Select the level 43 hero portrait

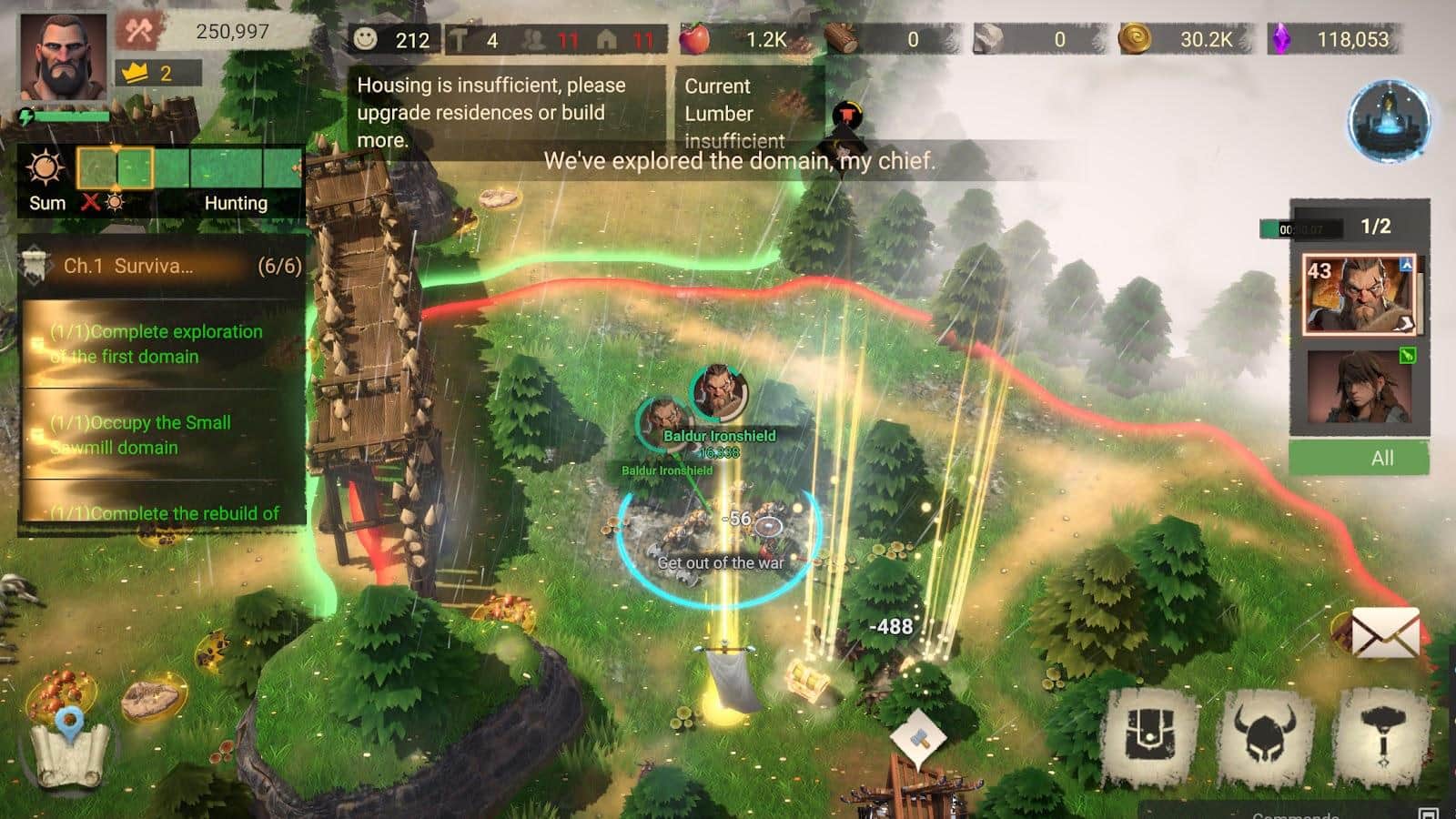tap(1359, 294)
